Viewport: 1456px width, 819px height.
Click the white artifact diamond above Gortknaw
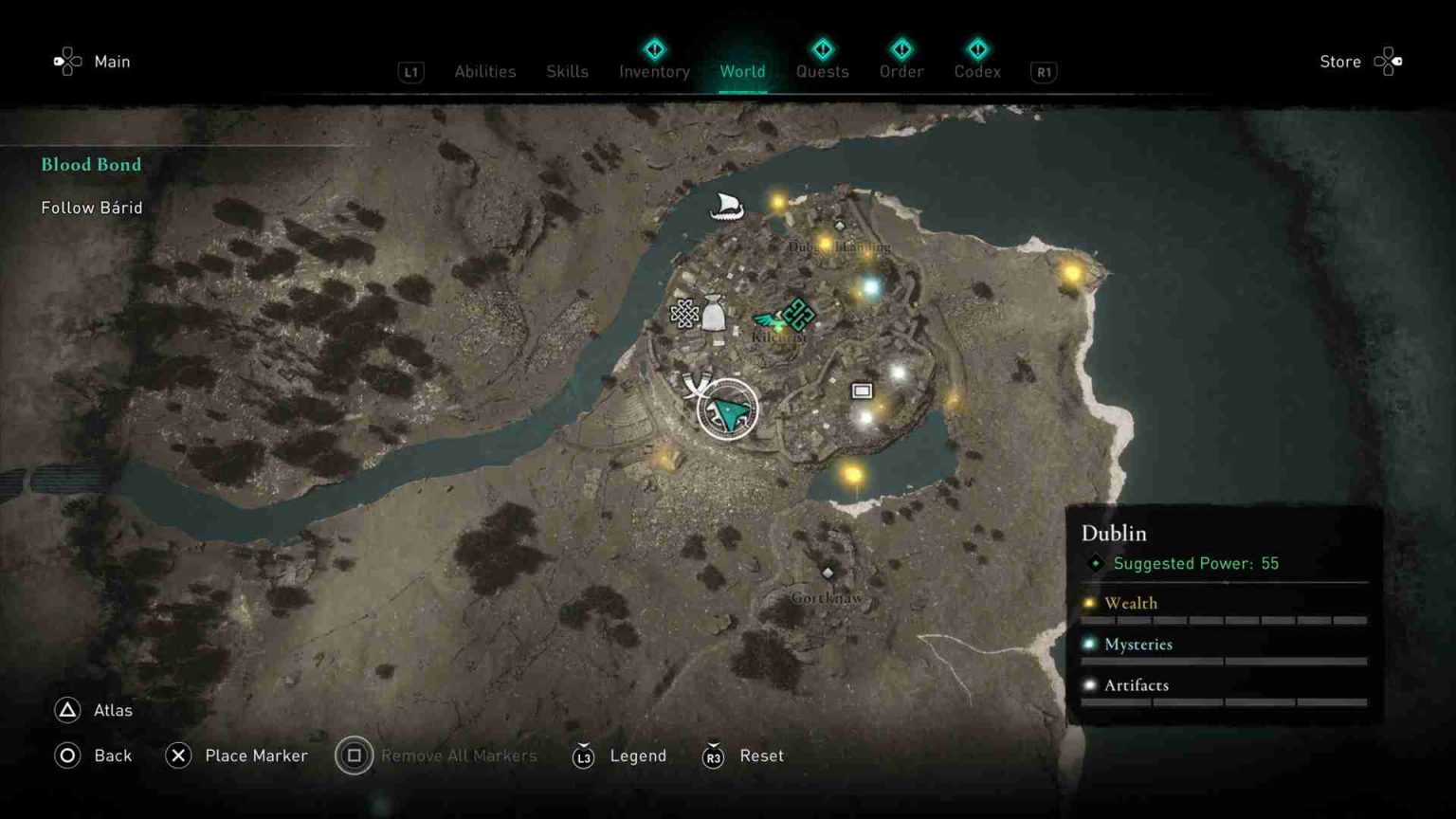point(829,573)
